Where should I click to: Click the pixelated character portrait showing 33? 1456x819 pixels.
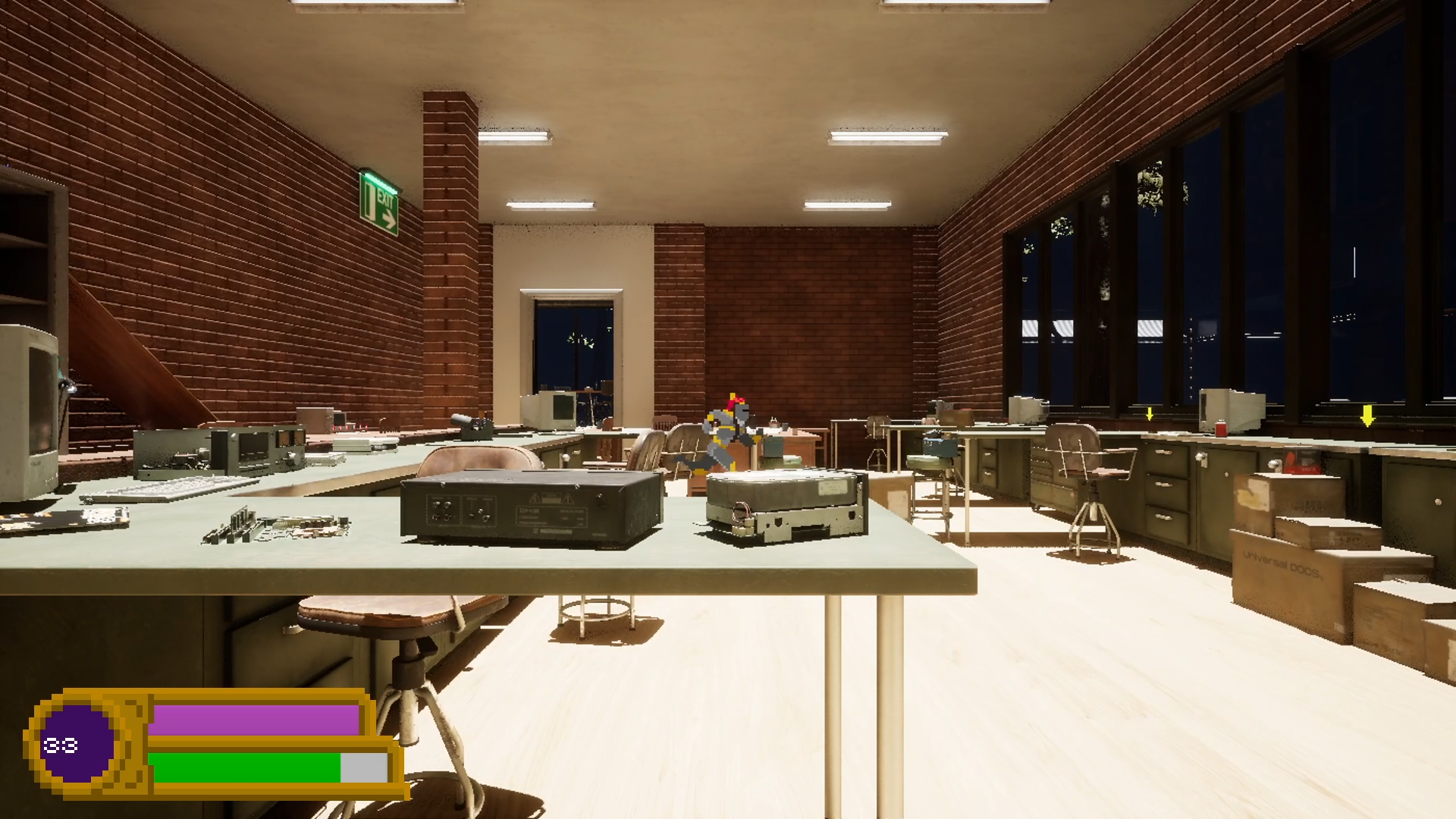click(x=76, y=745)
